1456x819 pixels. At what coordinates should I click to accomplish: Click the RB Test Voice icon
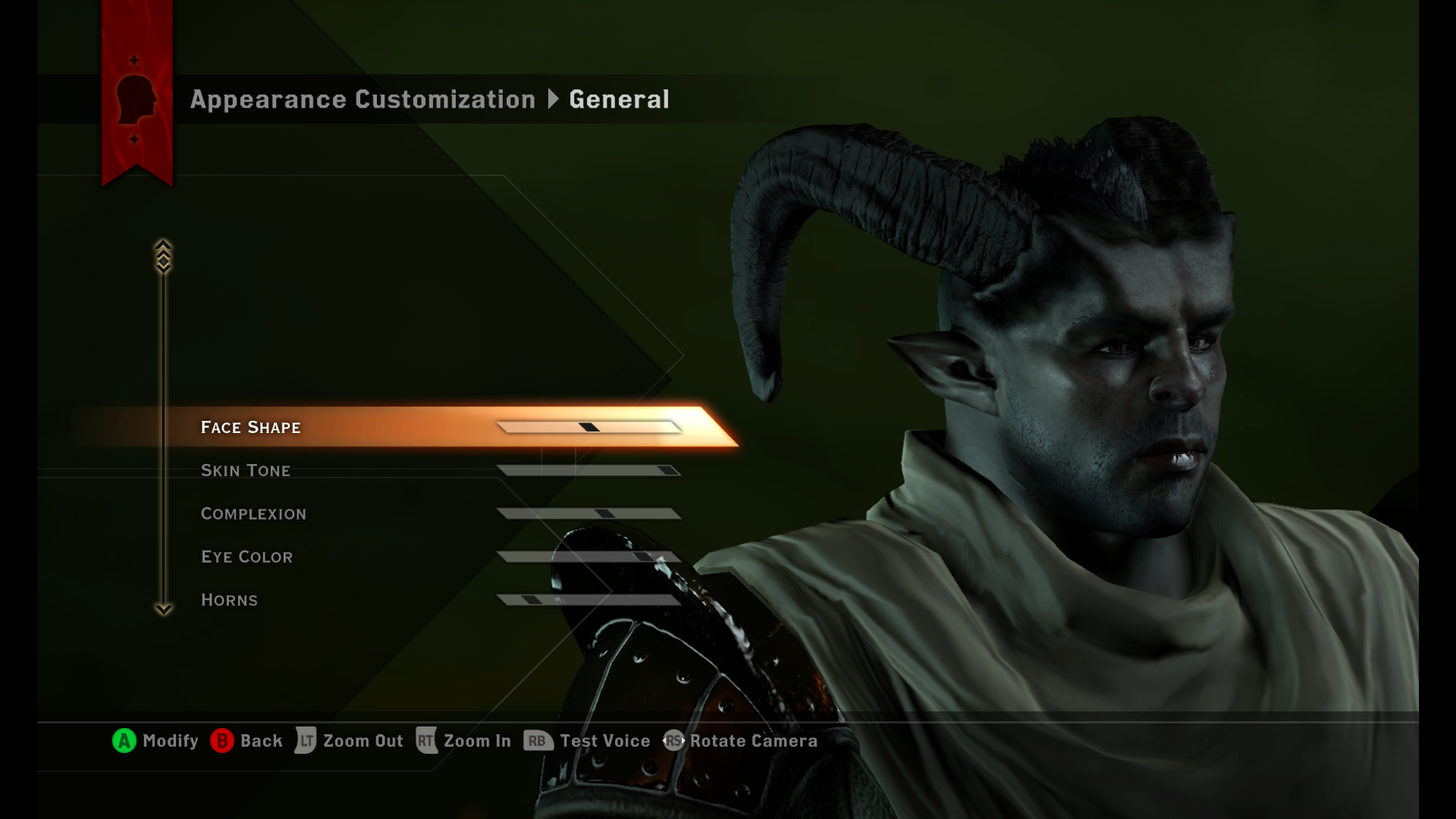pyautogui.click(x=539, y=741)
